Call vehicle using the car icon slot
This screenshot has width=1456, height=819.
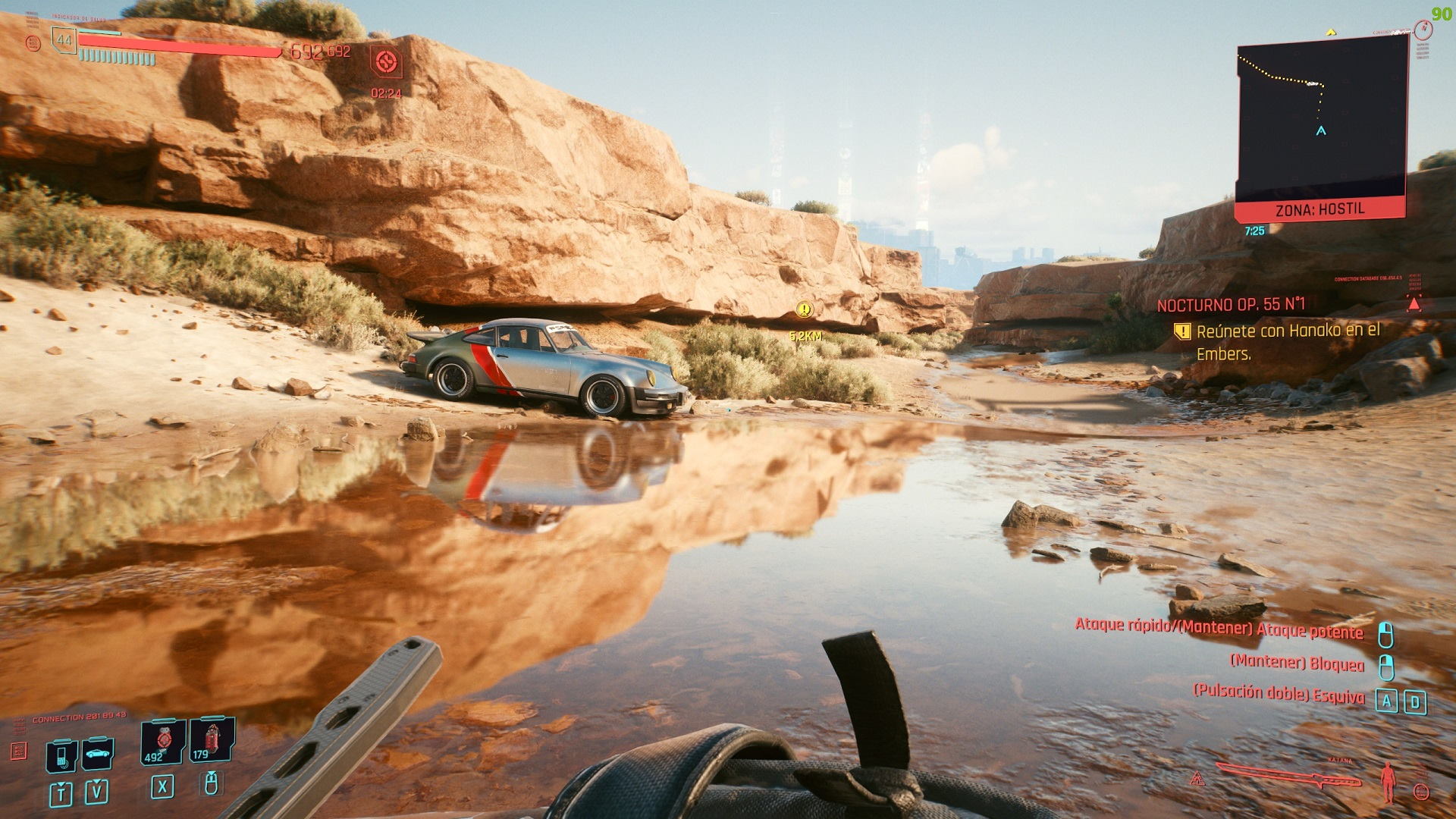point(97,755)
